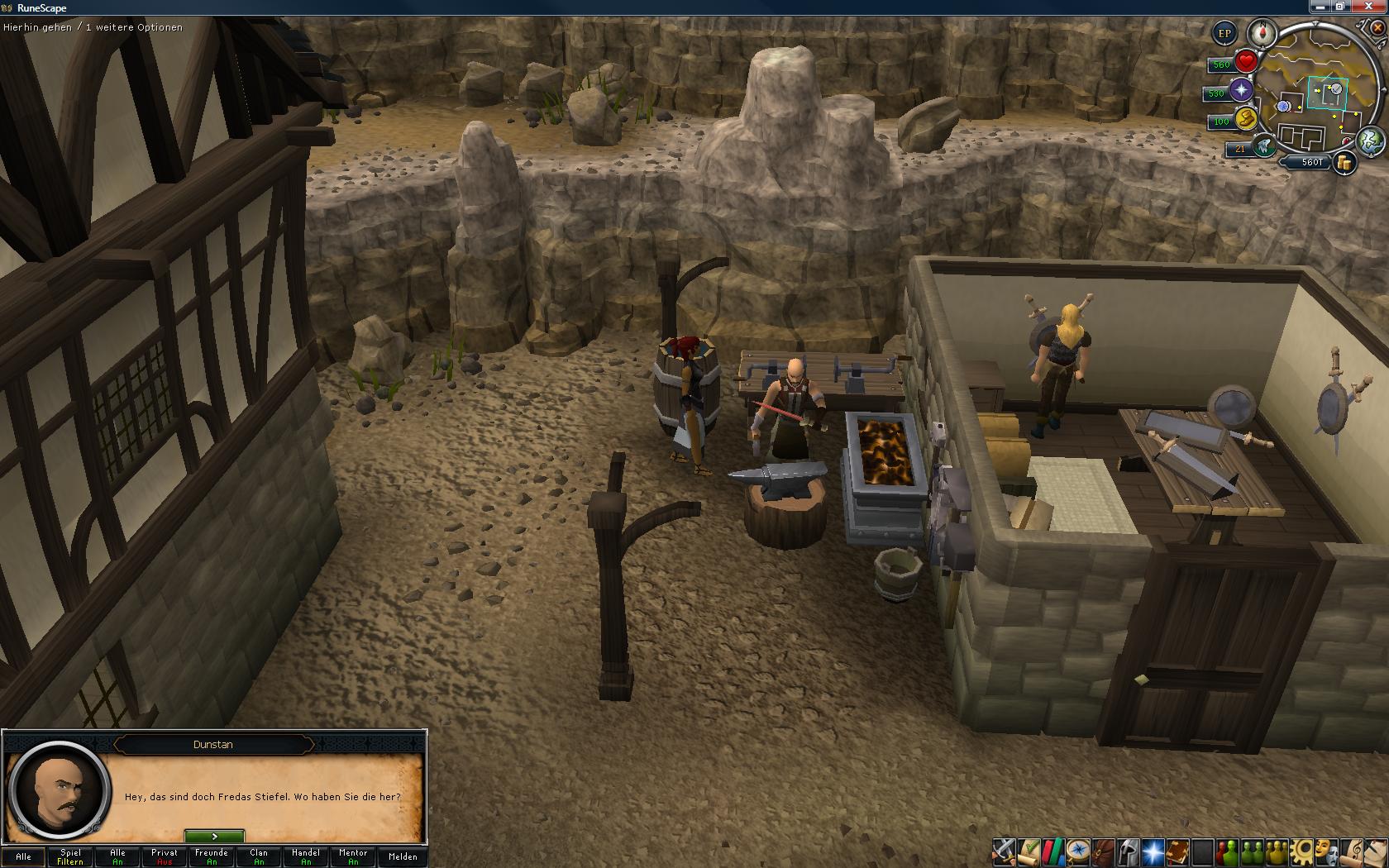This screenshot has height=868, width=1389.
Task: Open the worn equipment helmet tab
Action: [1128, 851]
